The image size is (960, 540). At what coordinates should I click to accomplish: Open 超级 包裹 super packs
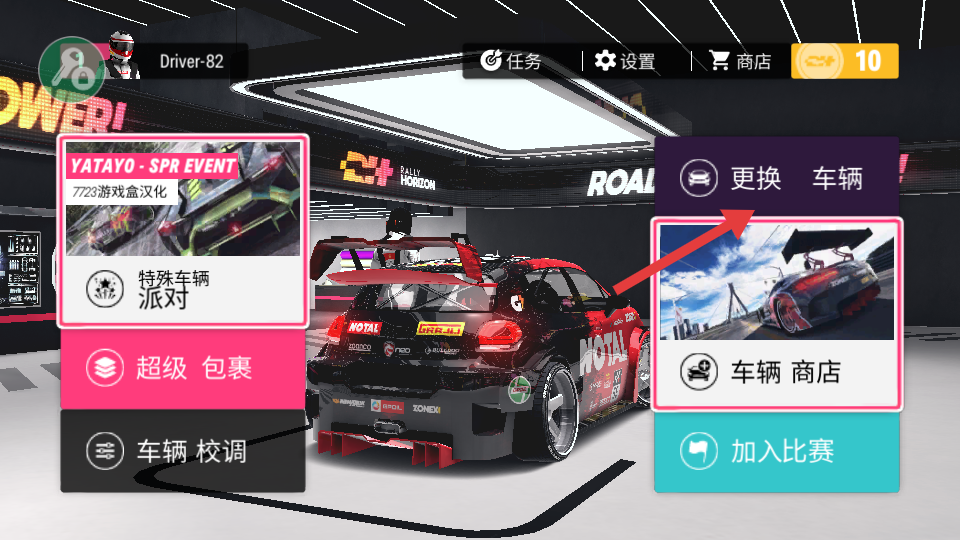(183, 368)
